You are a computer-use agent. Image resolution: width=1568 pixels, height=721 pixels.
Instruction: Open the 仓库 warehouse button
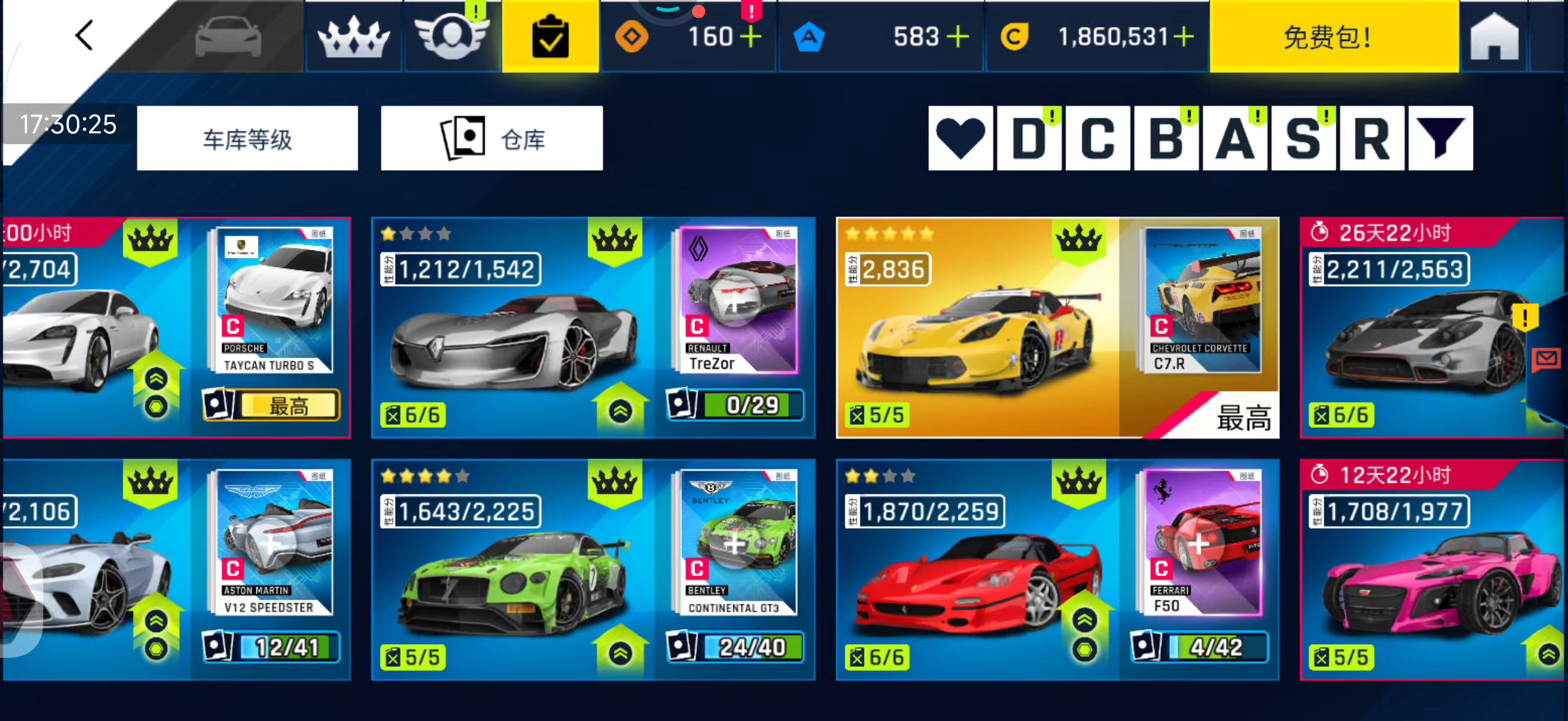click(x=492, y=139)
